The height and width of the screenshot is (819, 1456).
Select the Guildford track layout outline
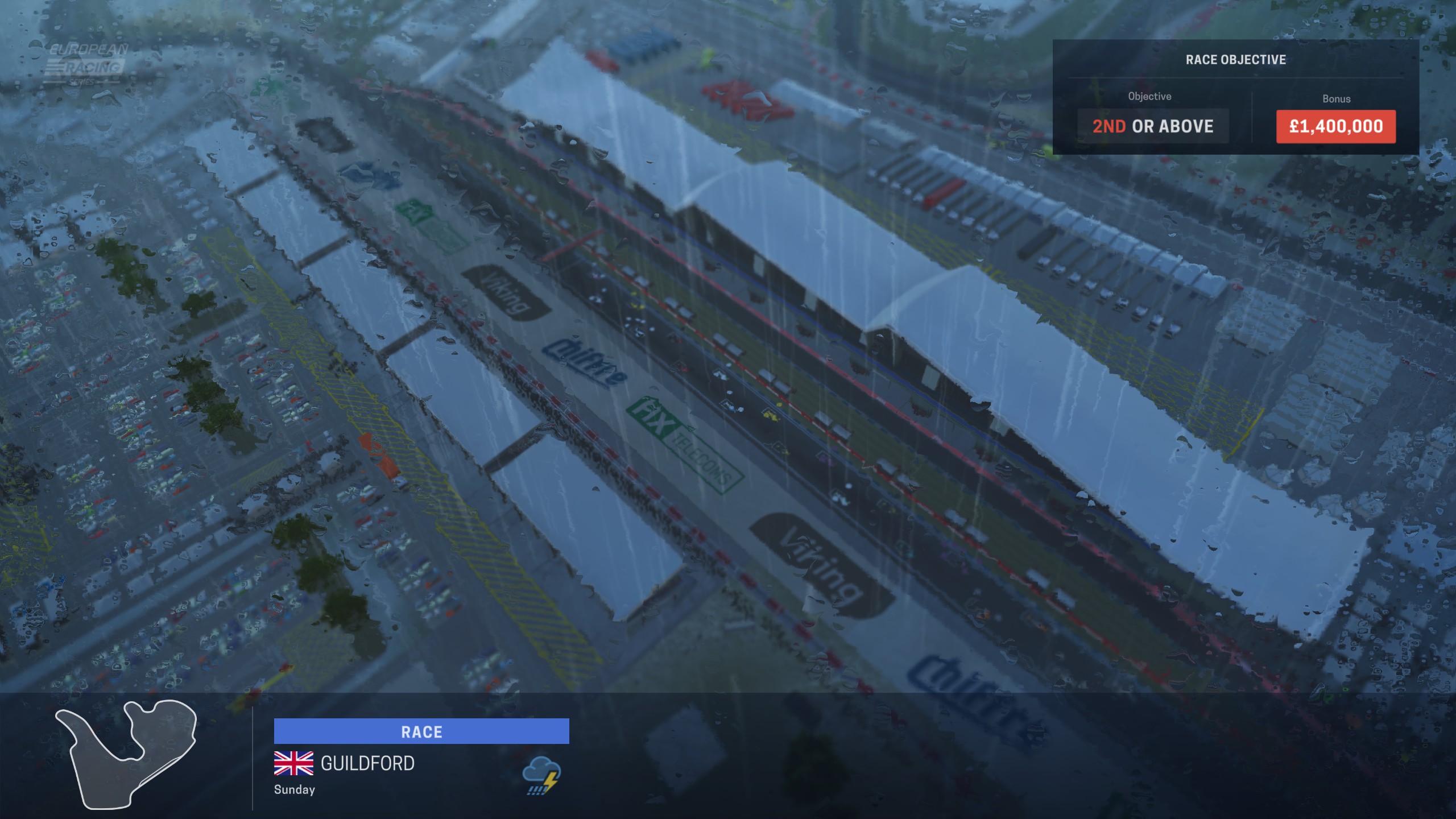click(x=126, y=754)
